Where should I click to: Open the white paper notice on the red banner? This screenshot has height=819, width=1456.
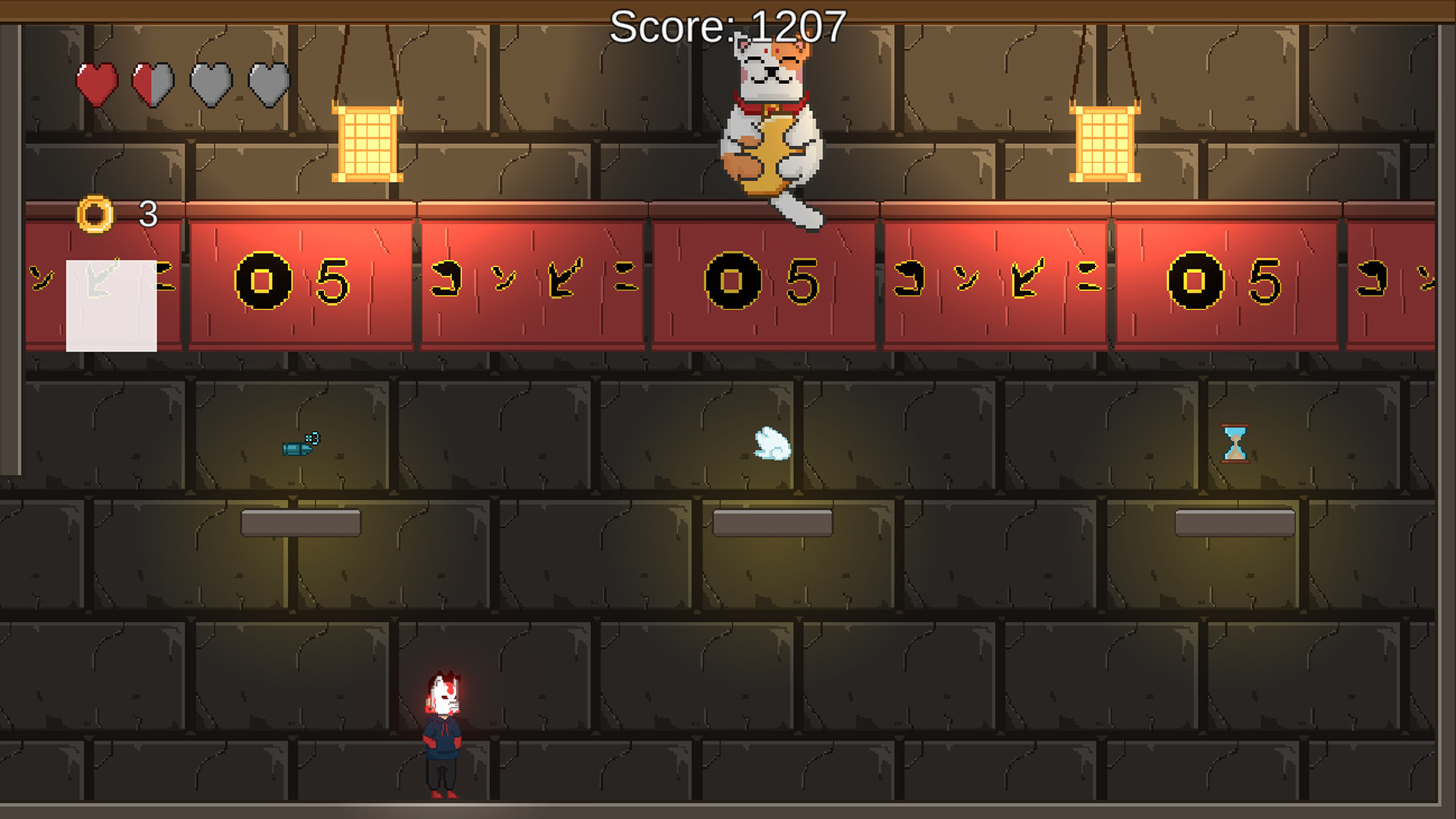pos(111,307)
